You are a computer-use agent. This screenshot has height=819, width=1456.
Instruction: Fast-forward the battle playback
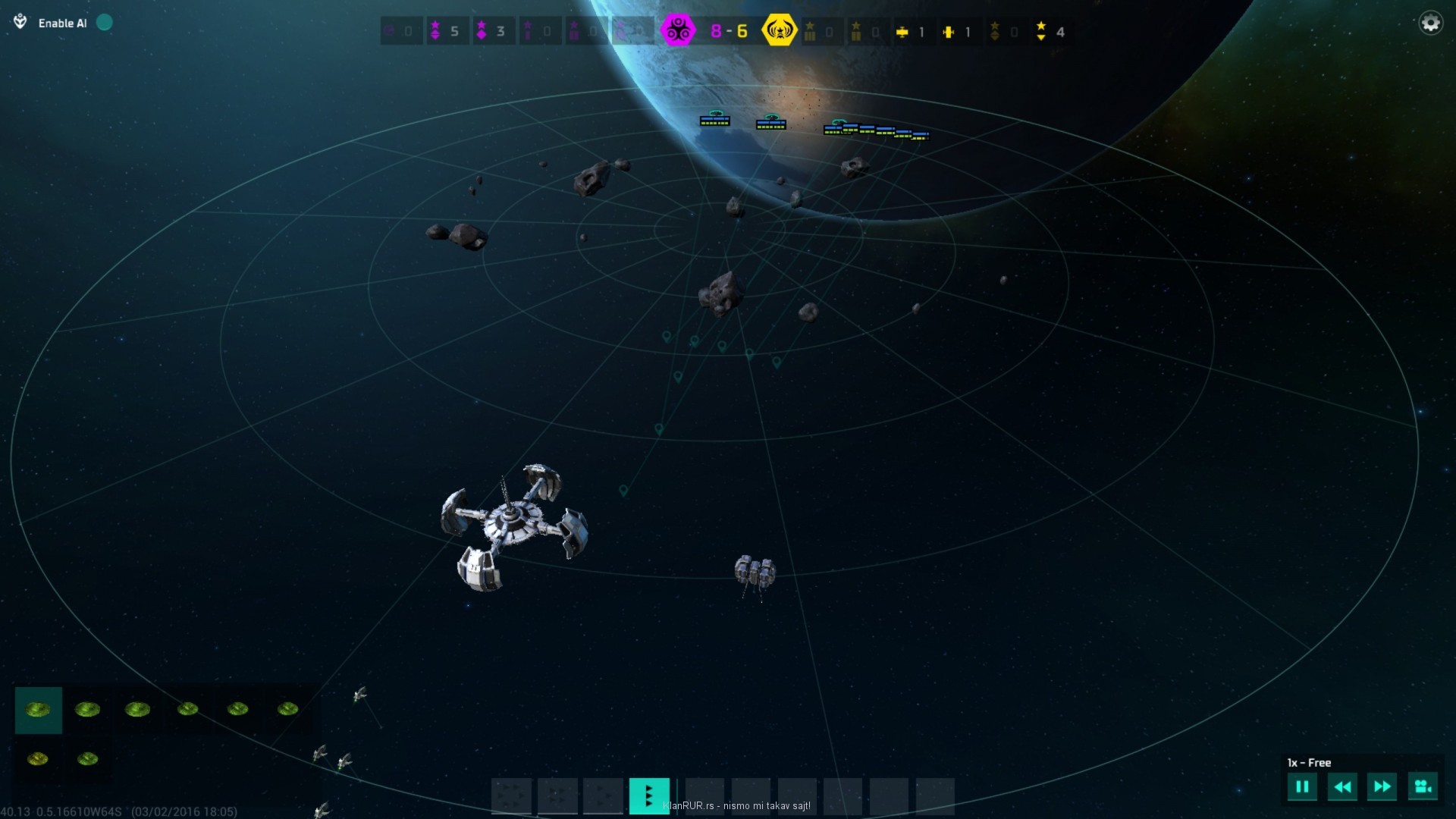pyautogui.click(x=1382, y=787)
